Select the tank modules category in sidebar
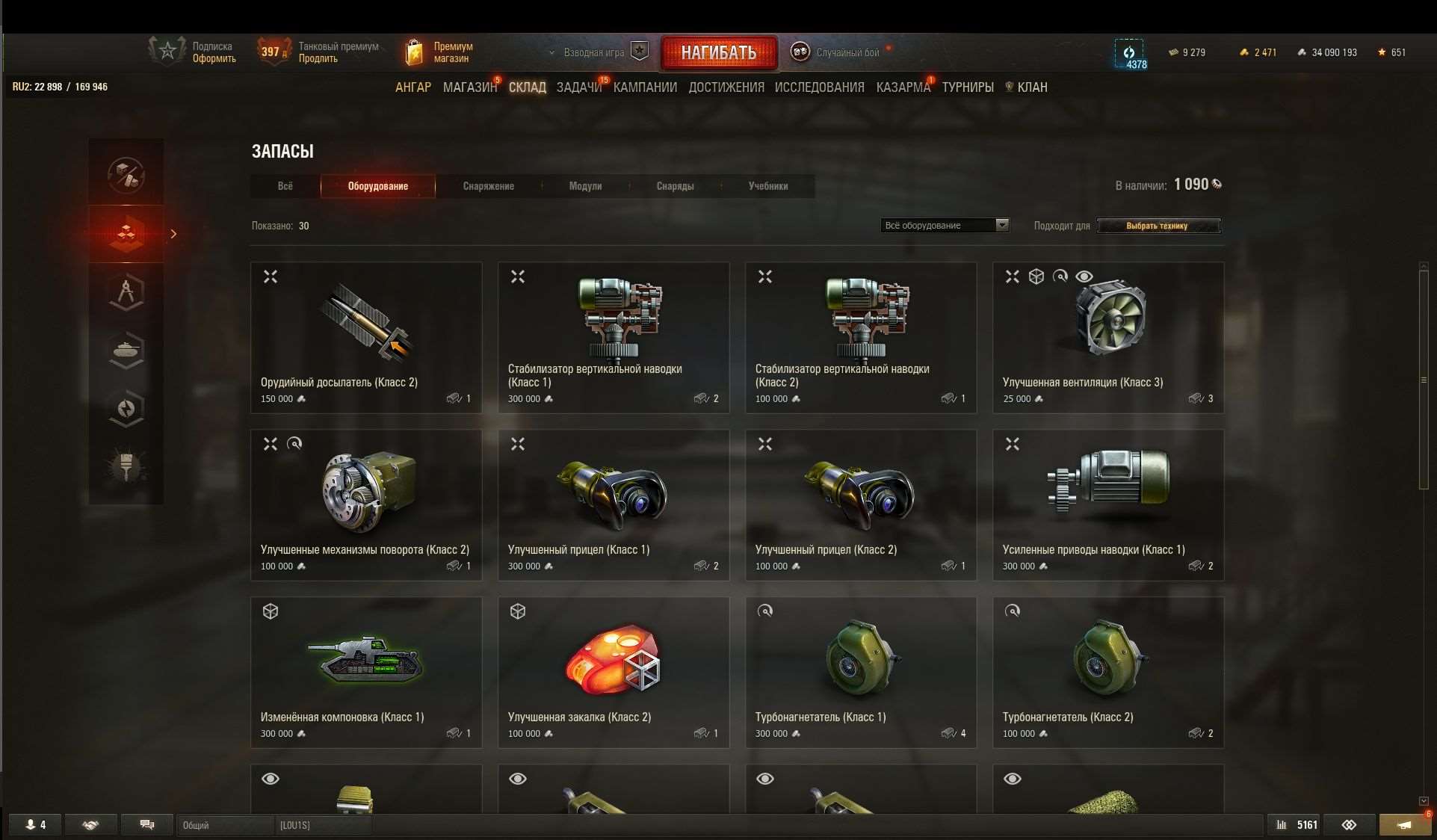Viewport: 1437px width, 840px height. (x=126, y=351)
